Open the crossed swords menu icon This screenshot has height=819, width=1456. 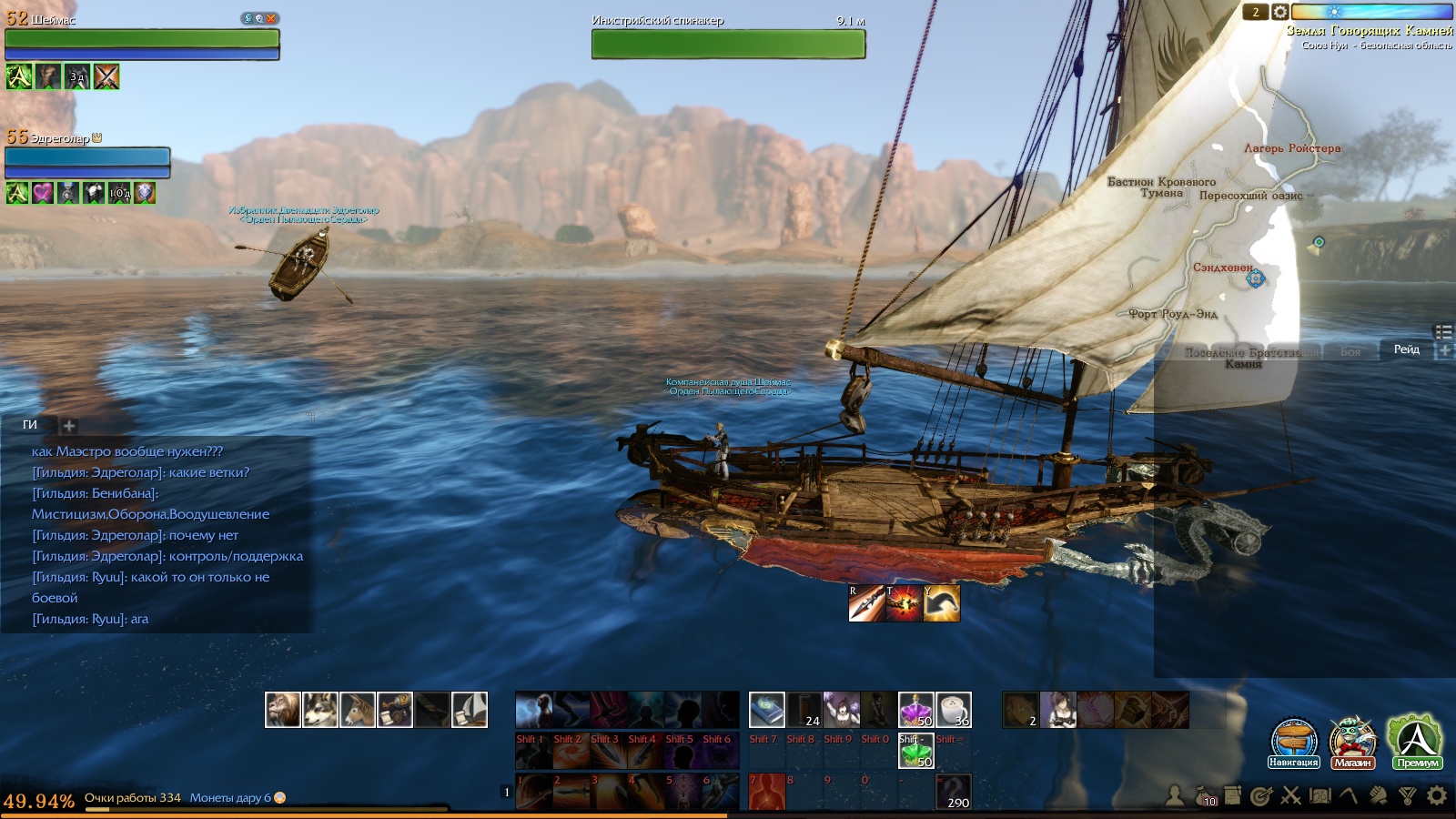tap(1290, 796)
